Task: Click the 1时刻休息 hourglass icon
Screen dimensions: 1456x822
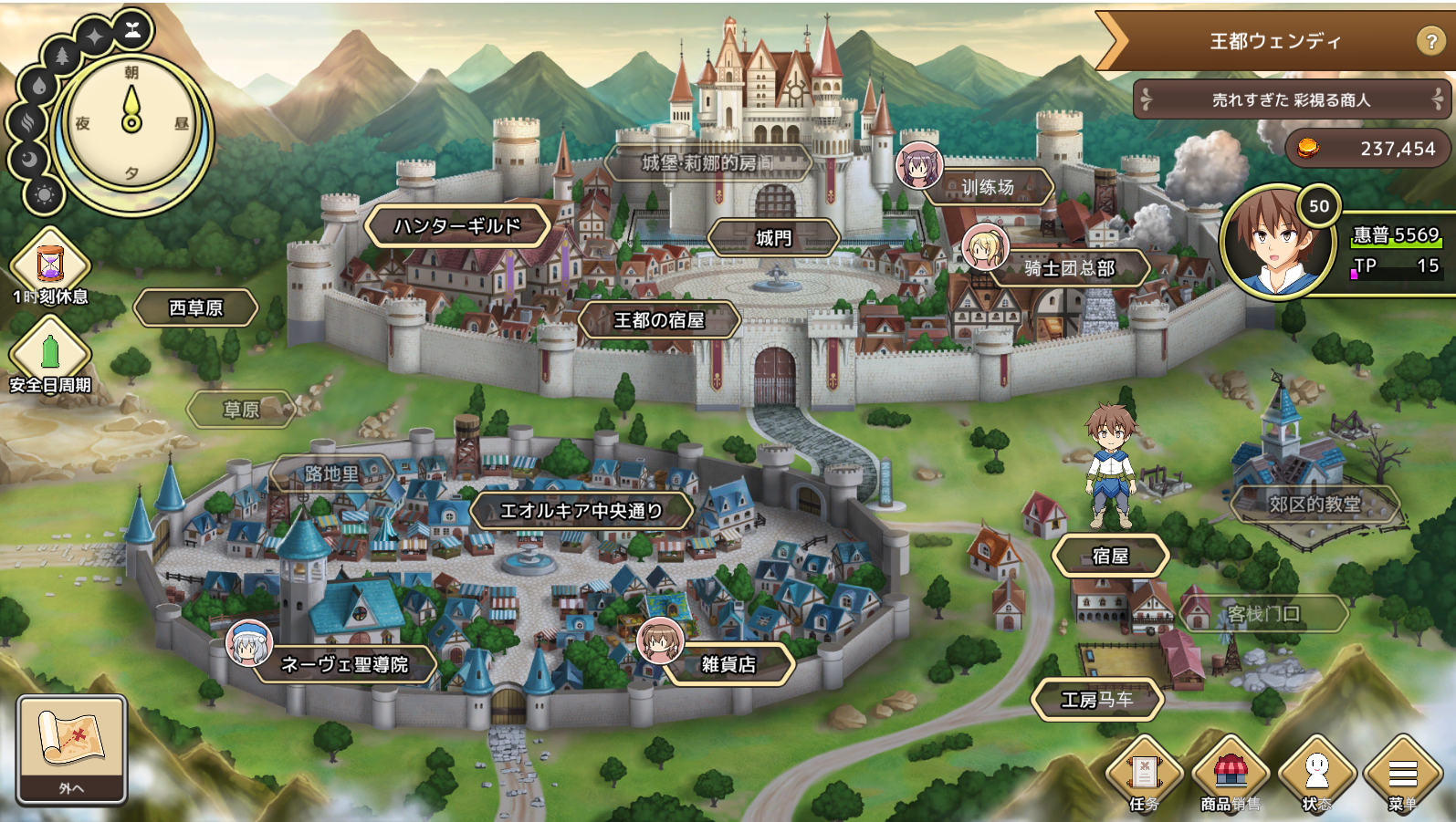Action: pyautogui.click(x=50, y=265)
